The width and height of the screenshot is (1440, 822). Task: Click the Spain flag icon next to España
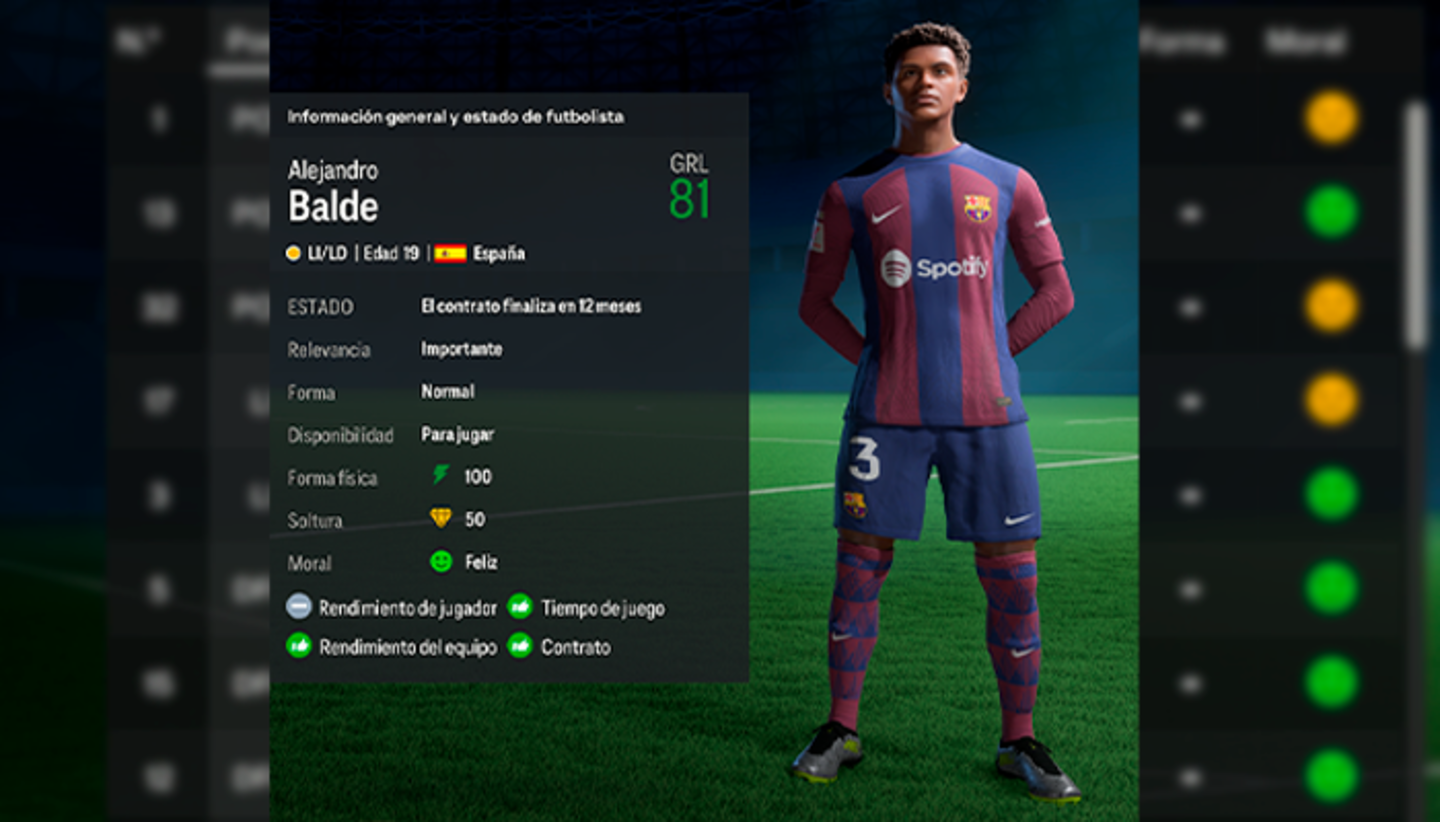[451, 253]
